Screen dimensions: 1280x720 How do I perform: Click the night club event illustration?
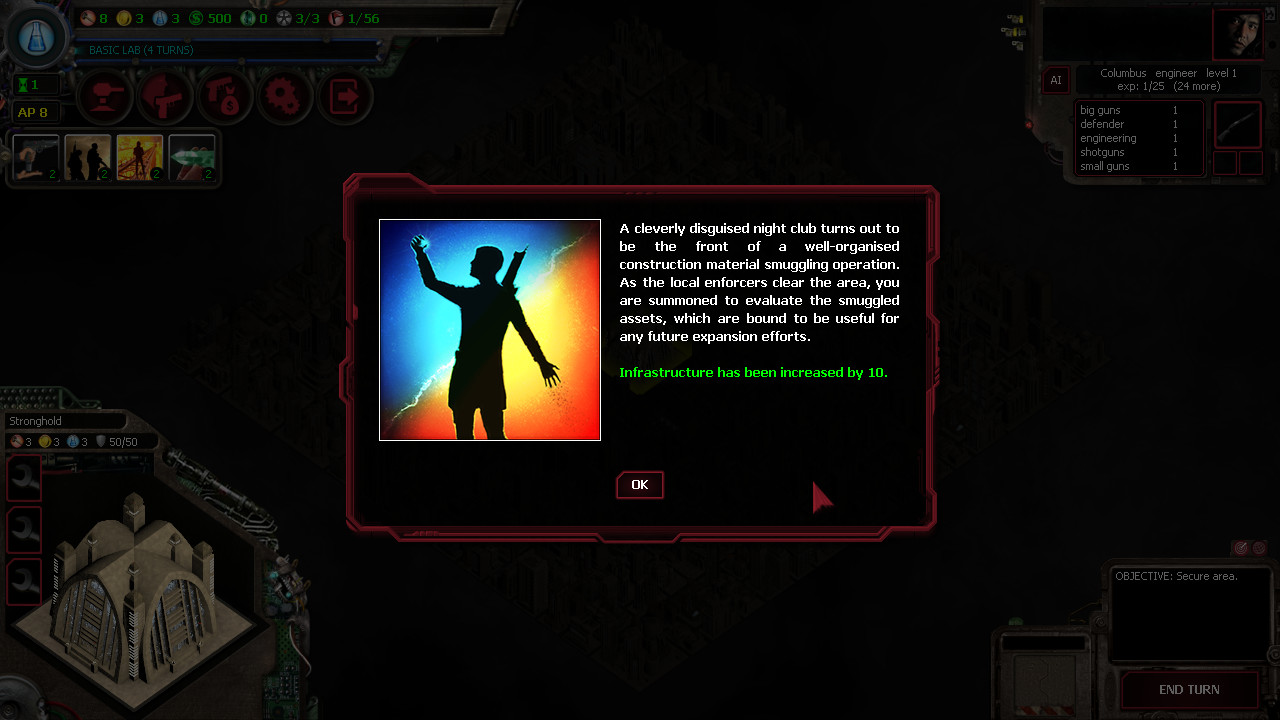pyautogui.click(x=489, y=329)
